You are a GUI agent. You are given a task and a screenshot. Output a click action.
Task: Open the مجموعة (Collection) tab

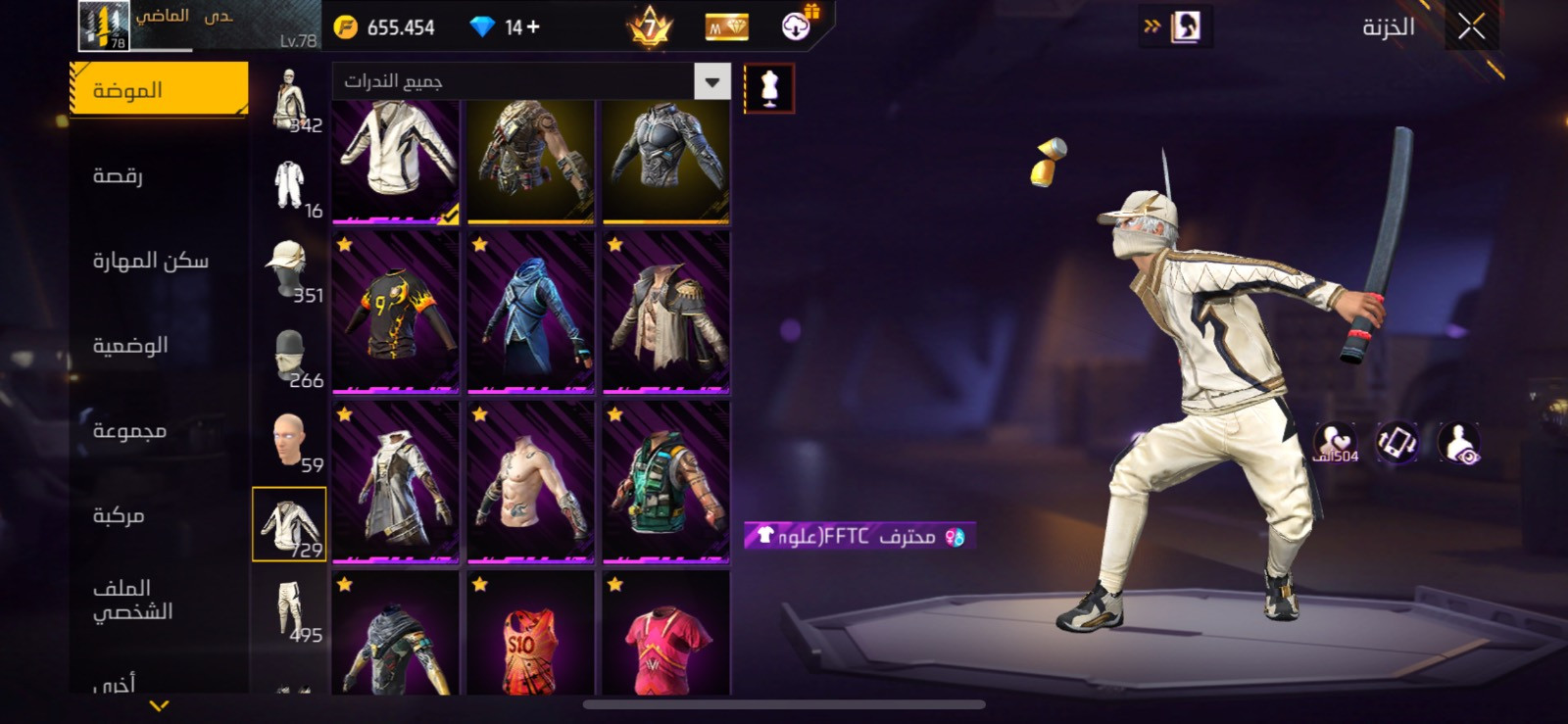point(129,431)
